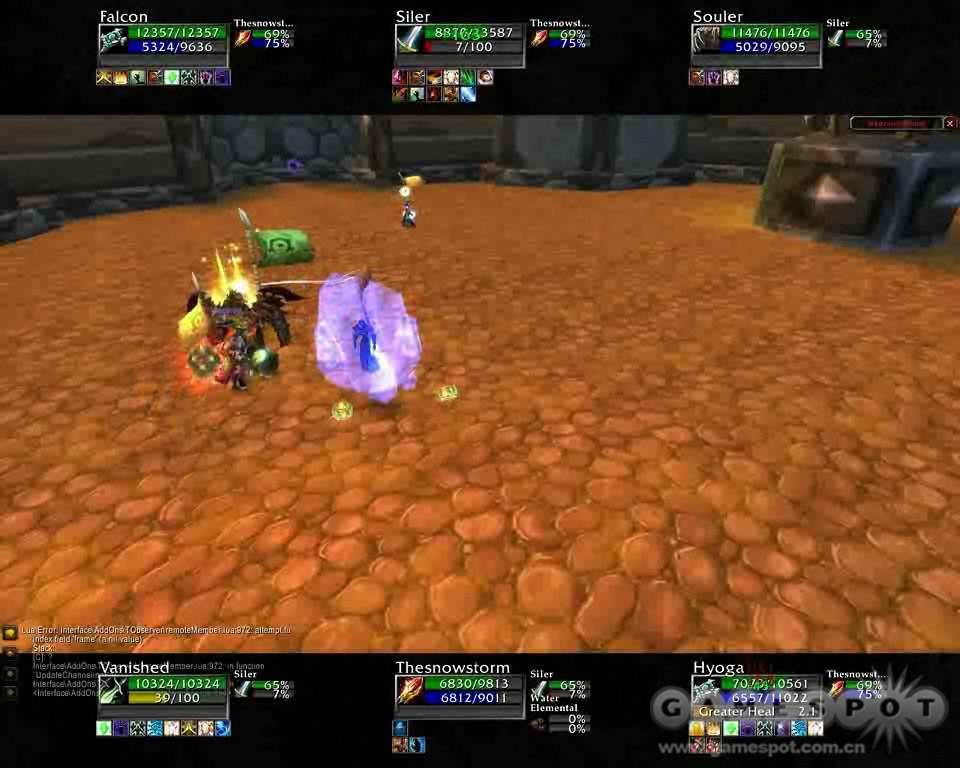Image resolution: width=960 pixels, height=768 pixels.
Task: Click the first buff icon under Souler
Action: (x=696, y=77)
